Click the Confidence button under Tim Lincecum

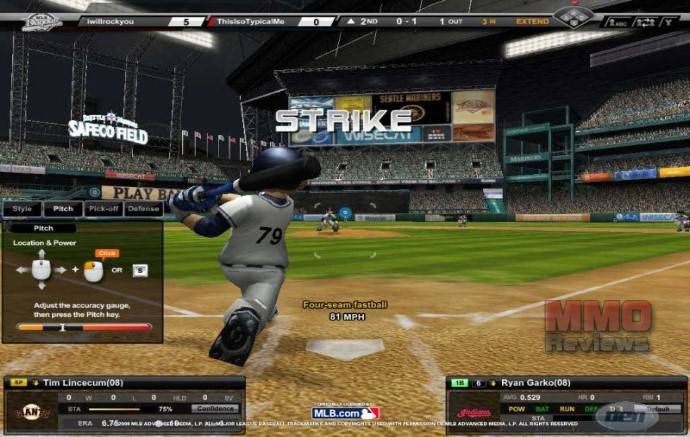coord(214,408)
